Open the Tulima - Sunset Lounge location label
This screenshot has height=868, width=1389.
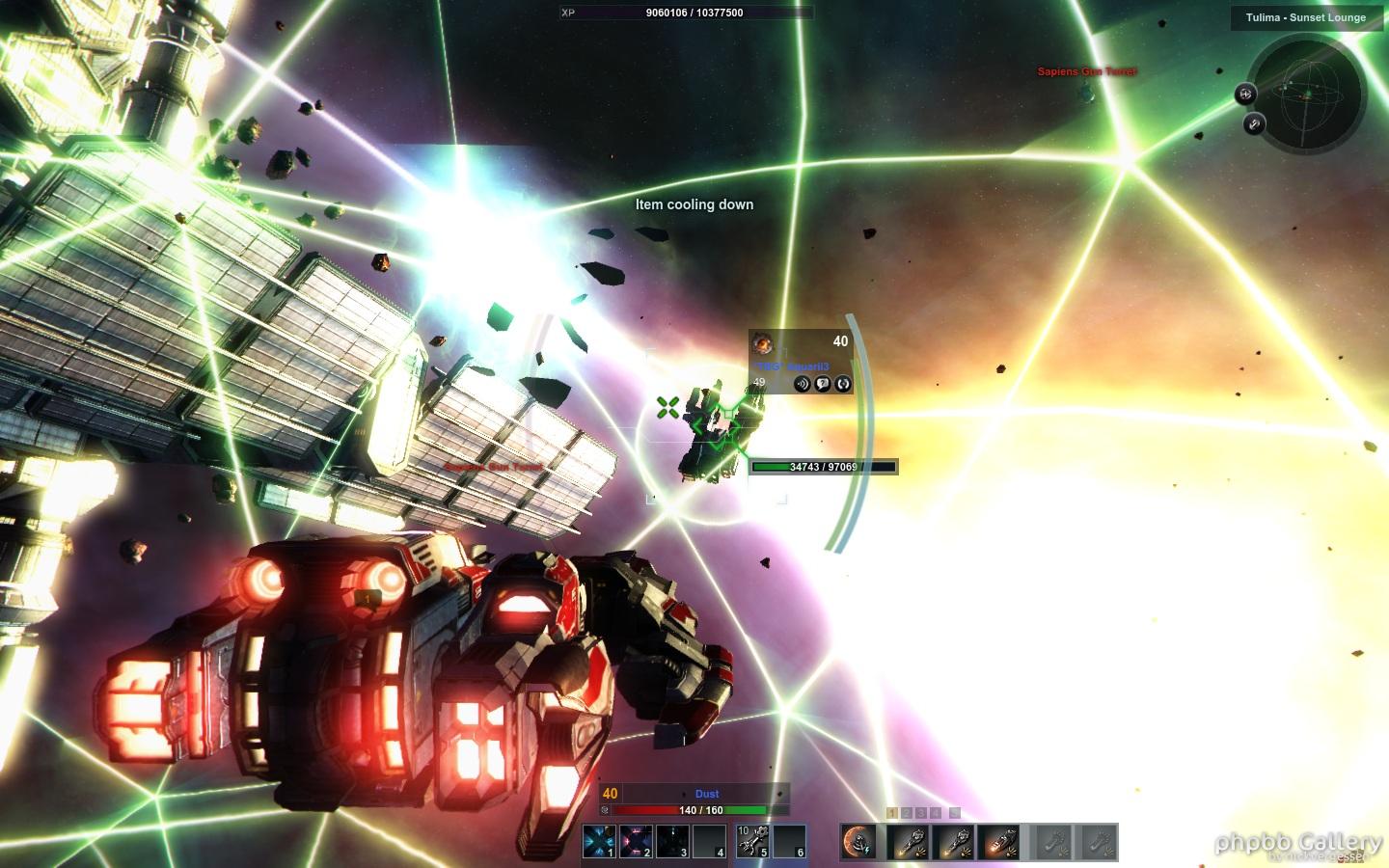click(1305, 17)
